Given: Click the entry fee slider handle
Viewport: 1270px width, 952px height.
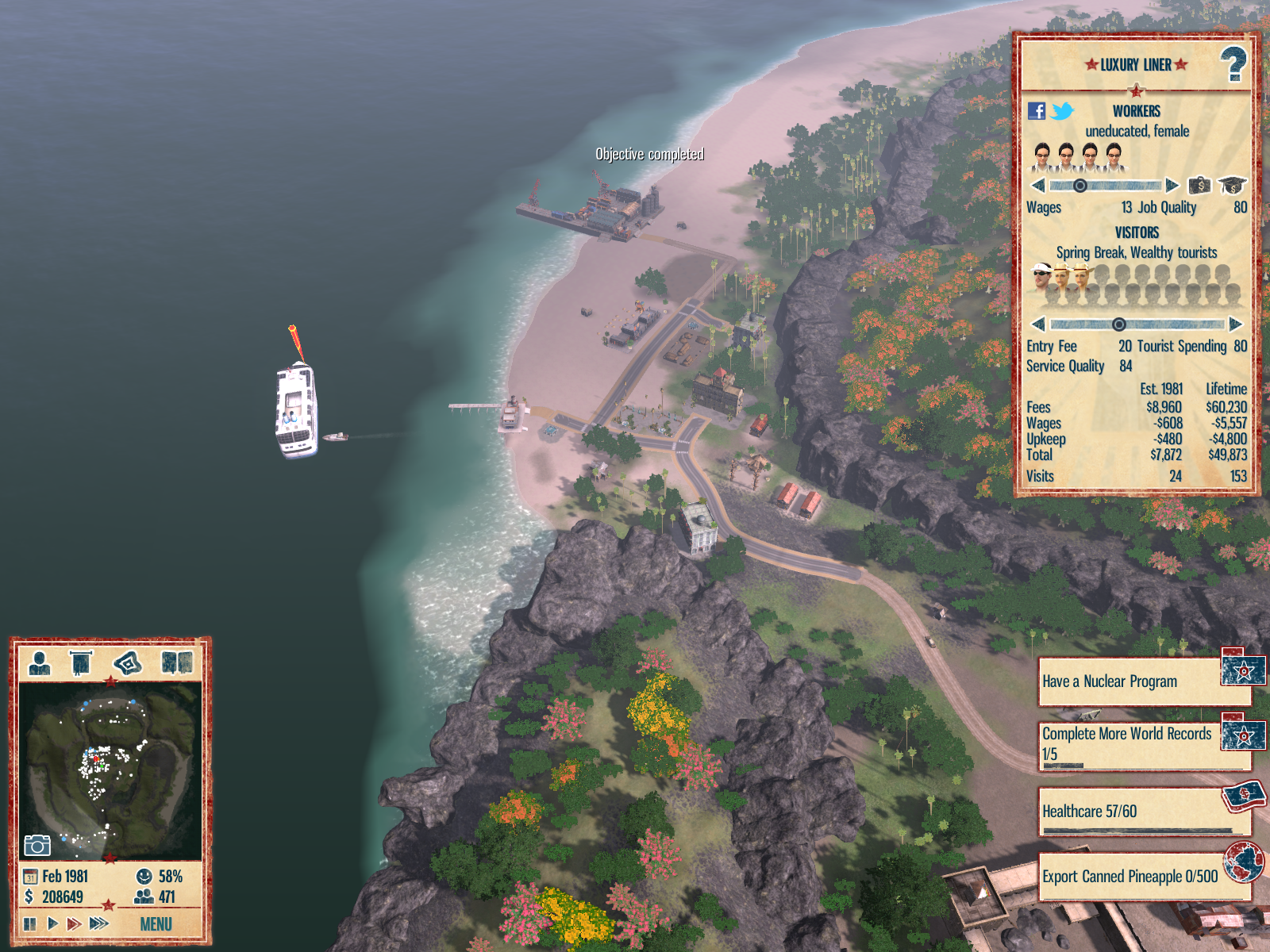Looking at the screenshot, I should [1118, 324].
